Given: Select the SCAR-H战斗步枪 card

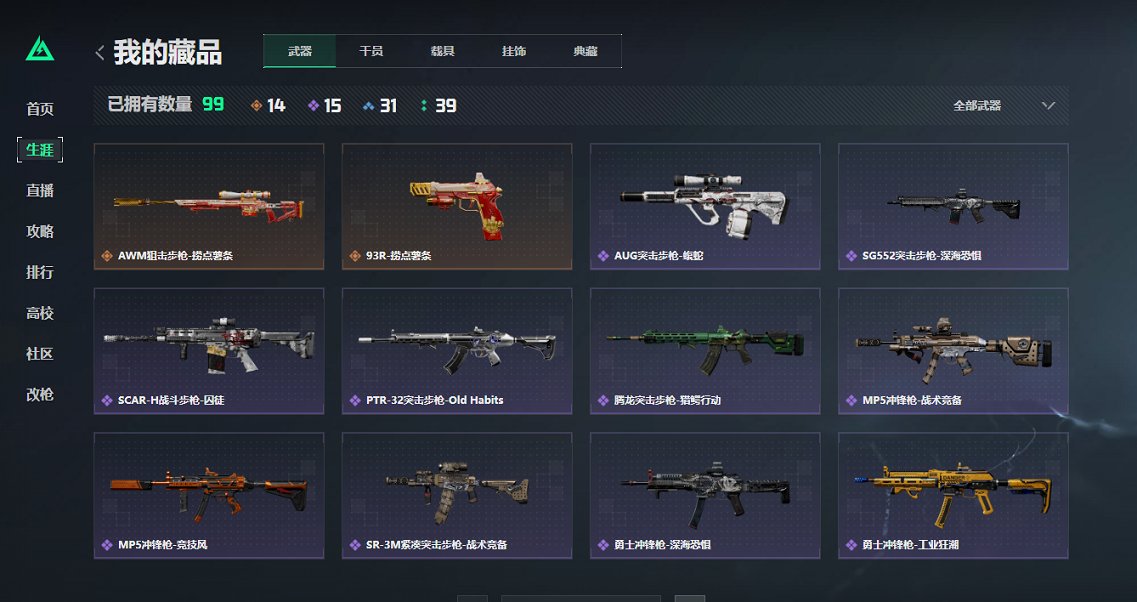Looking at the screenshot, I should point(208,350).
